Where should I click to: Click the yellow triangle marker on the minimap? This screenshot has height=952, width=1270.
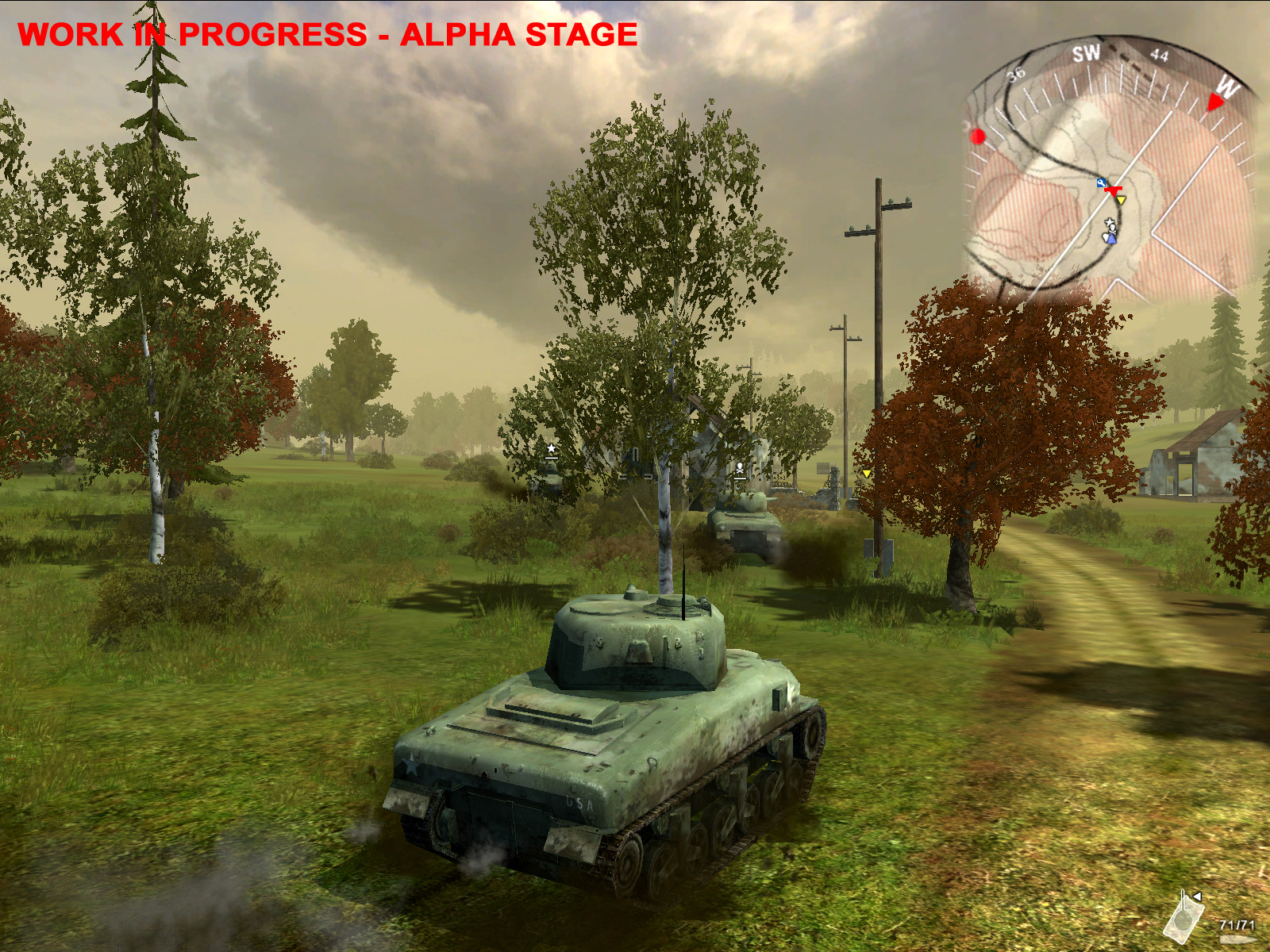tap(1121, 200)
